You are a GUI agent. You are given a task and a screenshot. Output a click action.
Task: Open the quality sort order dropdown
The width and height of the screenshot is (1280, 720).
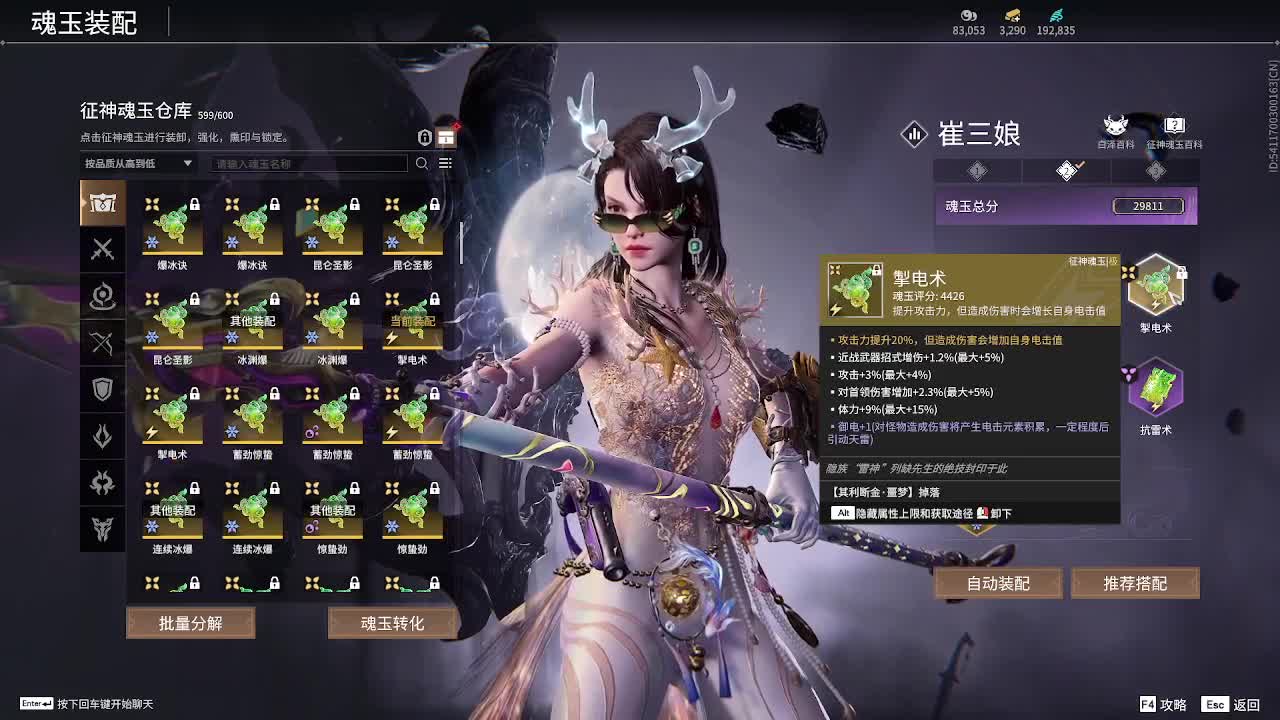138,163
